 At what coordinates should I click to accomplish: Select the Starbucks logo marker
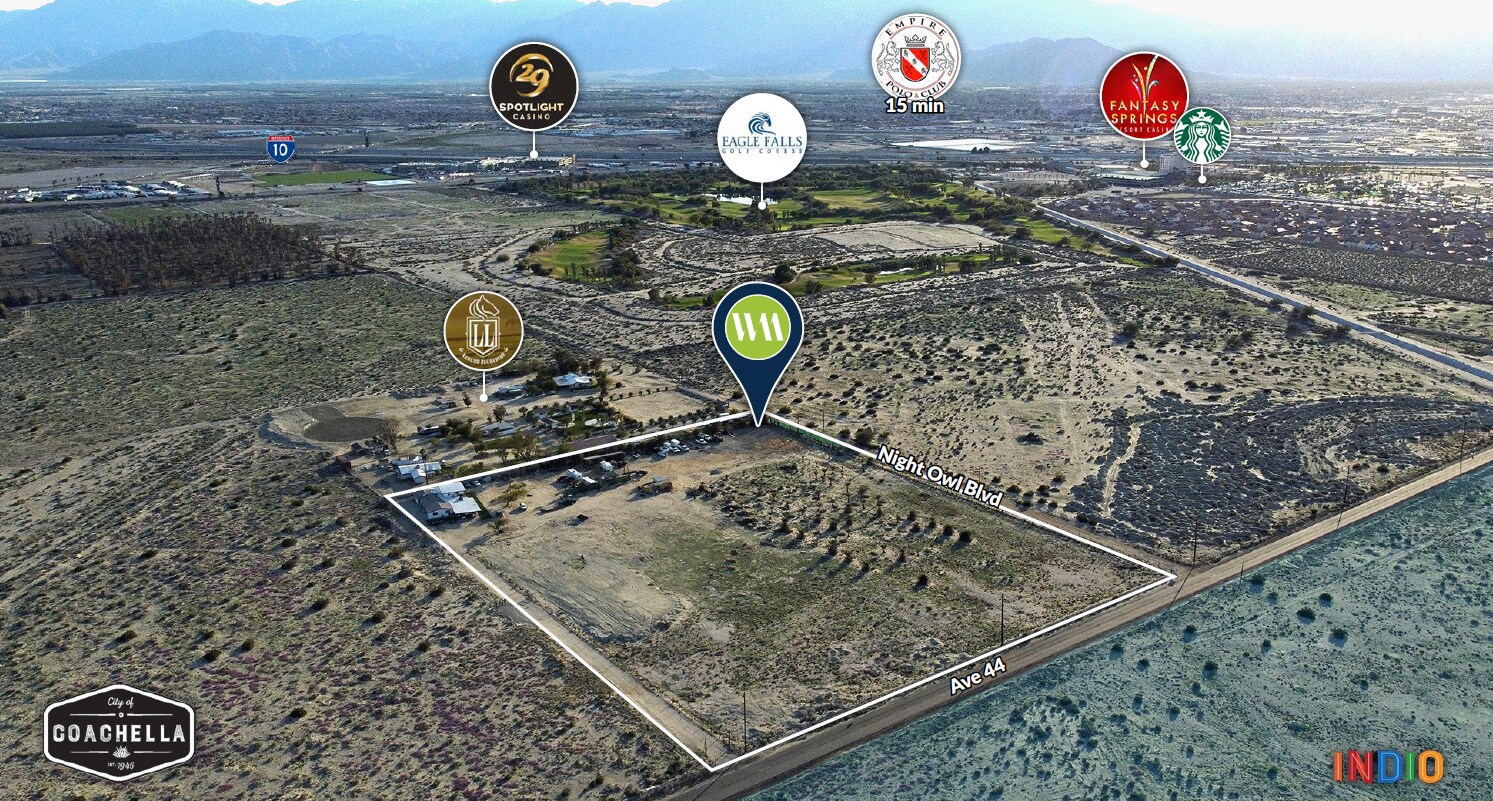tap(1202, 136)
